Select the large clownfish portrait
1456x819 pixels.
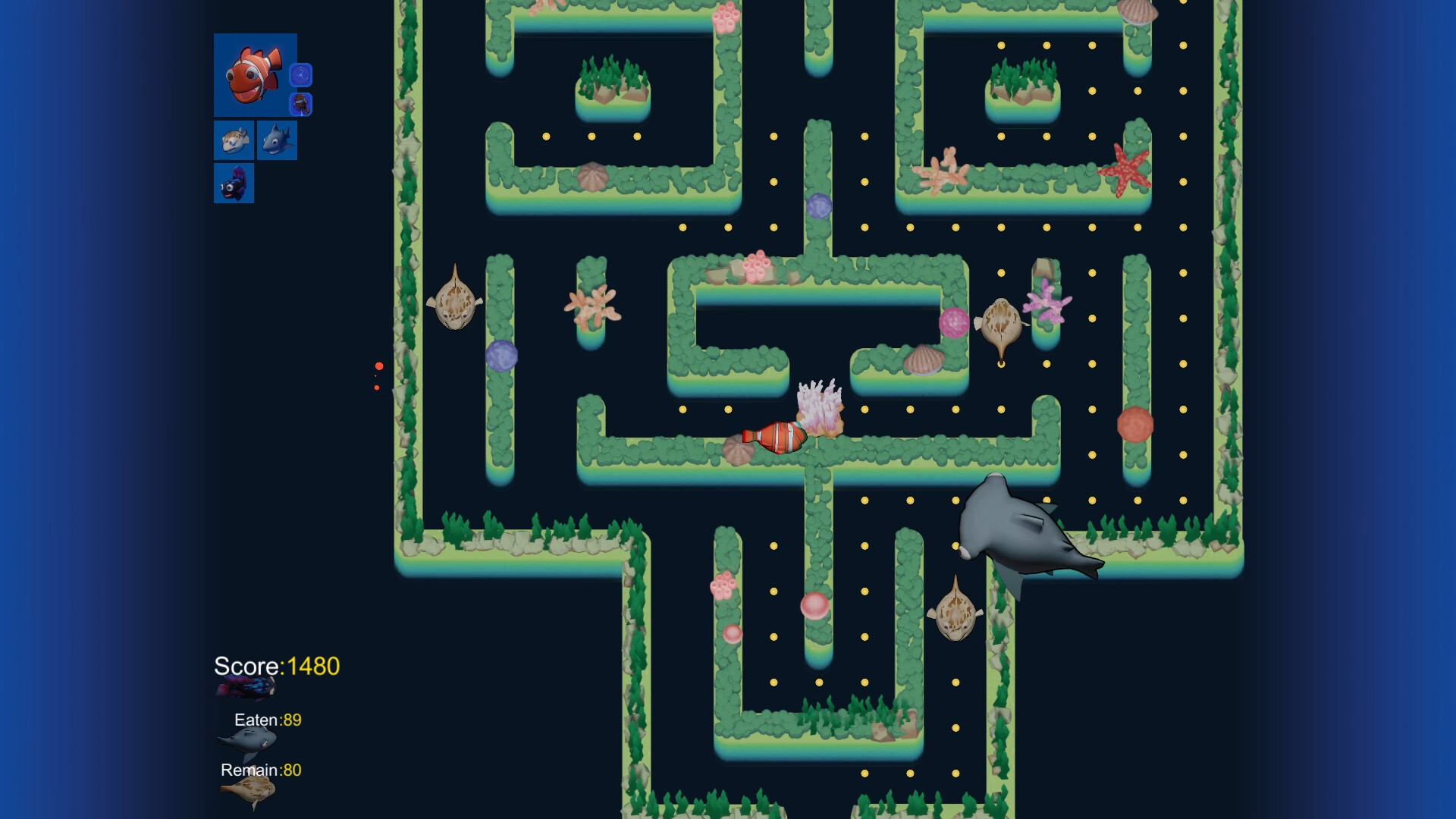click(x=253, y=75)
